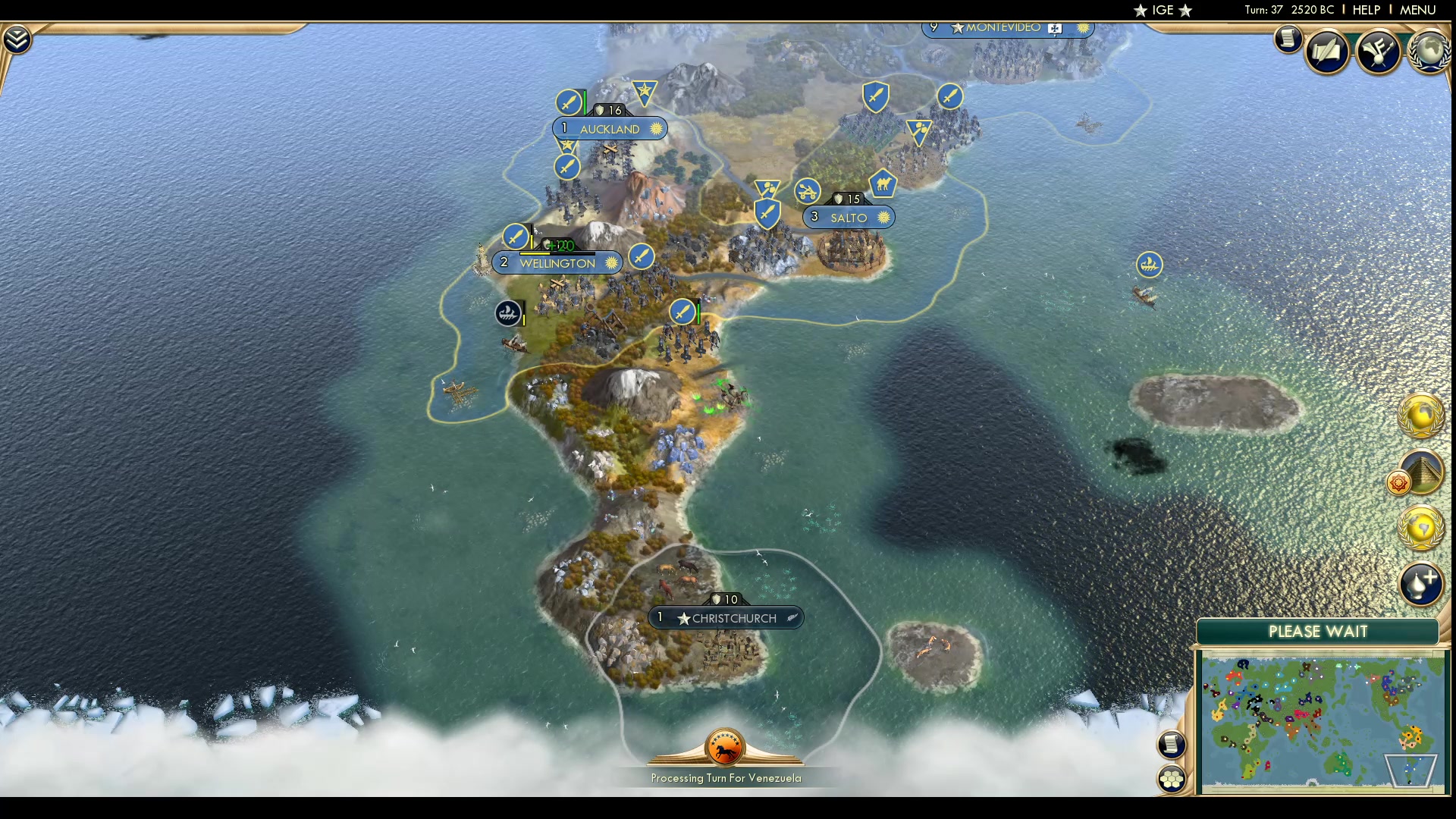
Task: Open the Civilopedia scroll icon
Action: 1288,39
